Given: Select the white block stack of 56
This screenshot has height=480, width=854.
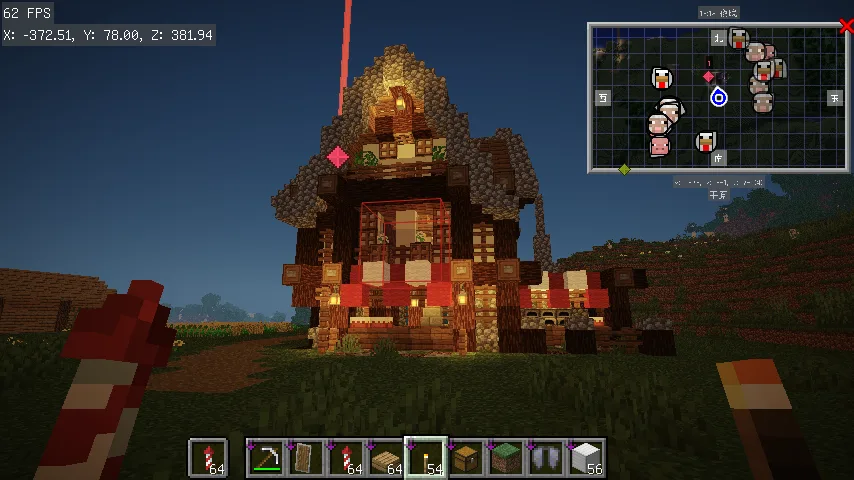Looking at the screenshot, I should 585,459.
